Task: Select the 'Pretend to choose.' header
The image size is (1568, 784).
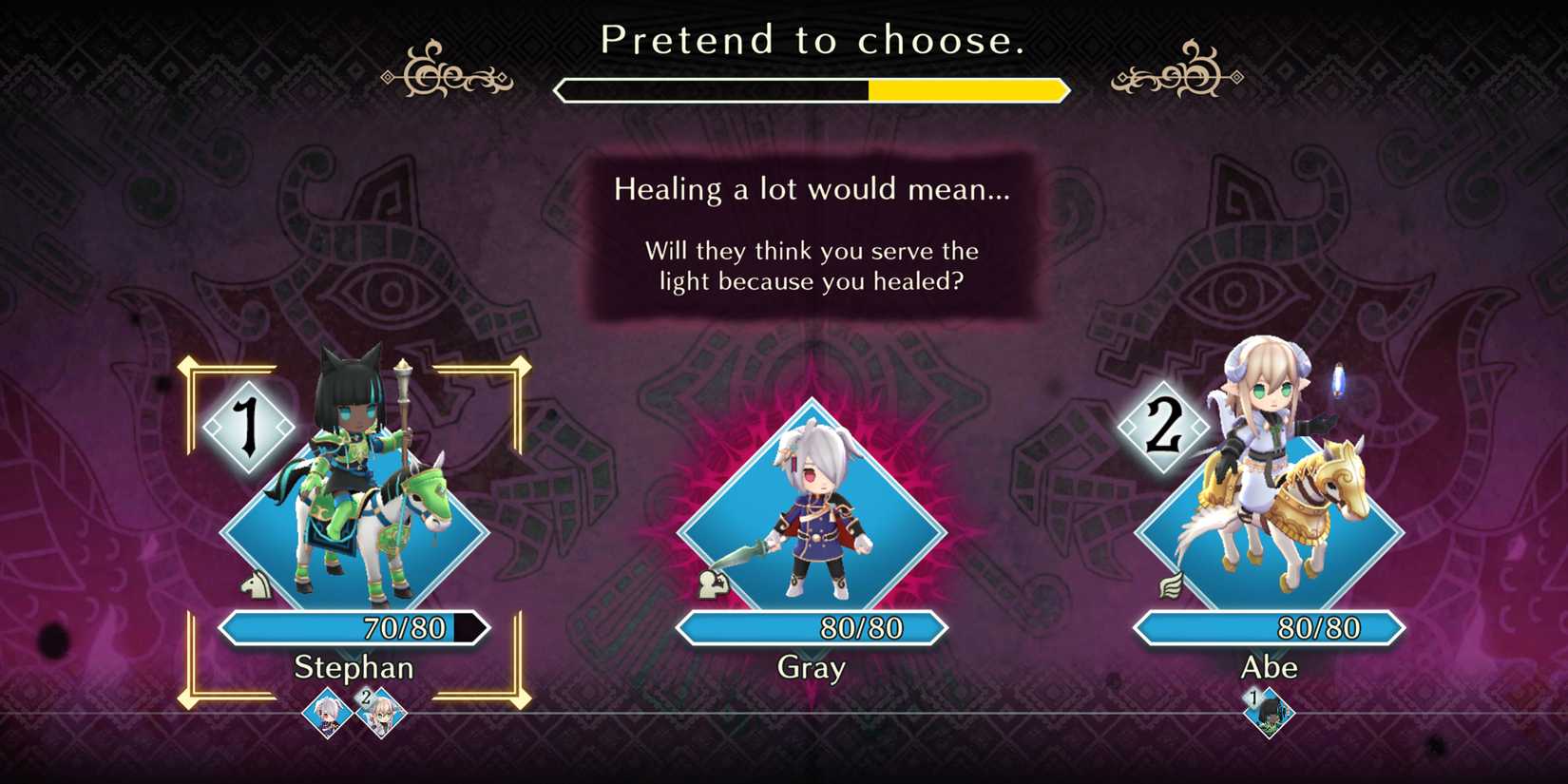Action: (813, 40)
